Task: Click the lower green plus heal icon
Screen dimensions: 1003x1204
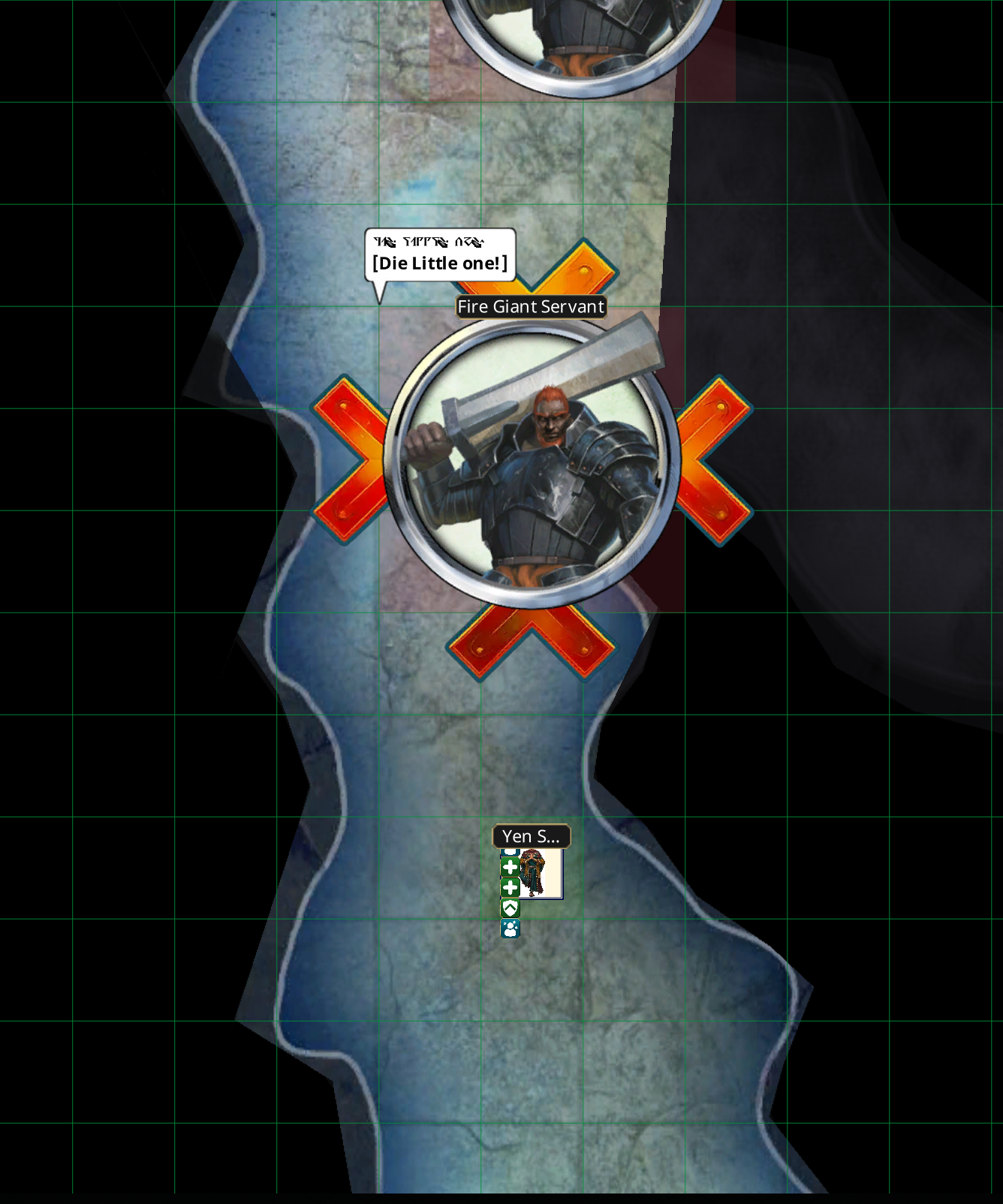Action: click(x=511, y=887)
